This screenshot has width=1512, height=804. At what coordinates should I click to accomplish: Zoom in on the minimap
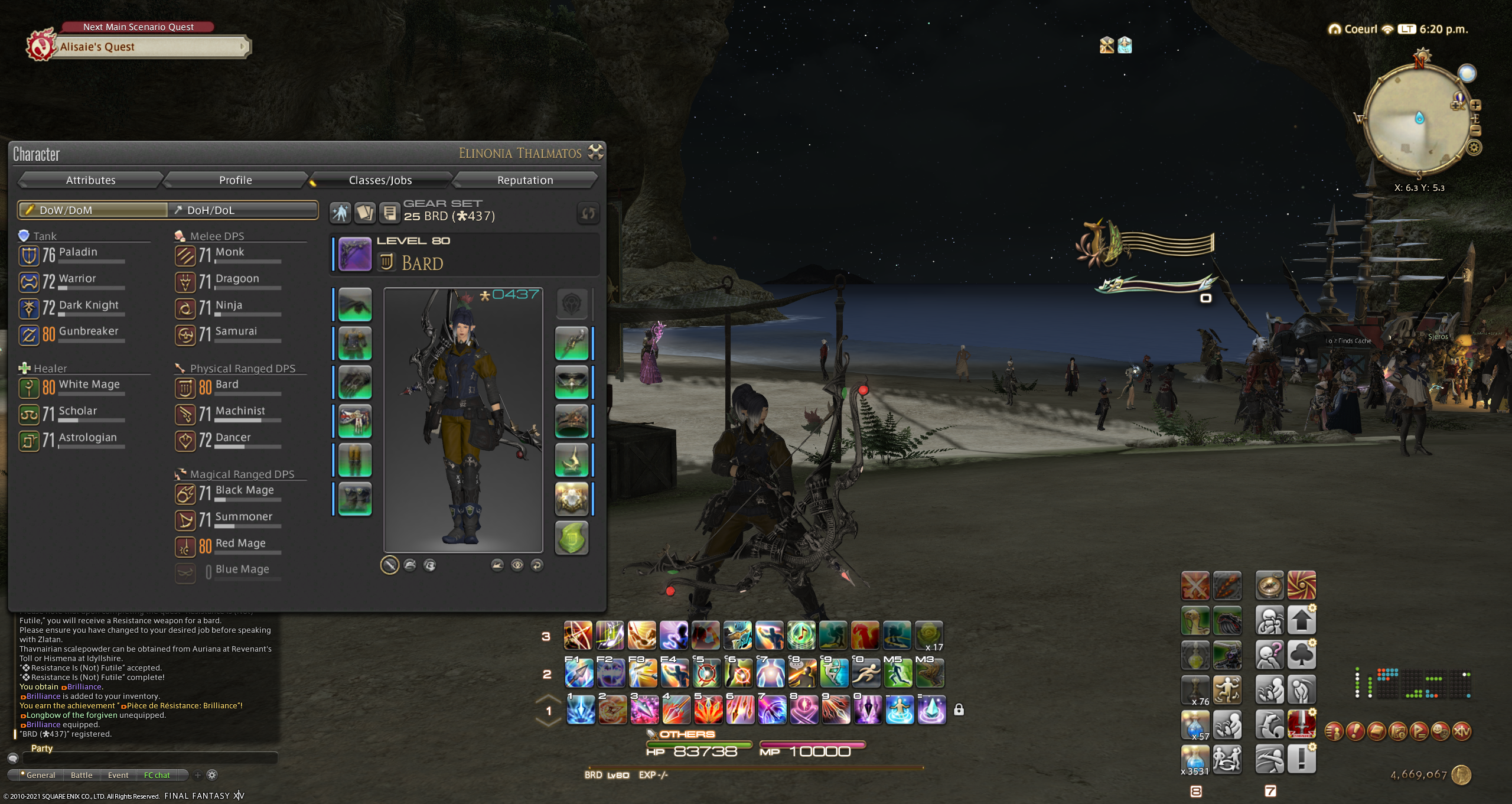(1475, 106)
